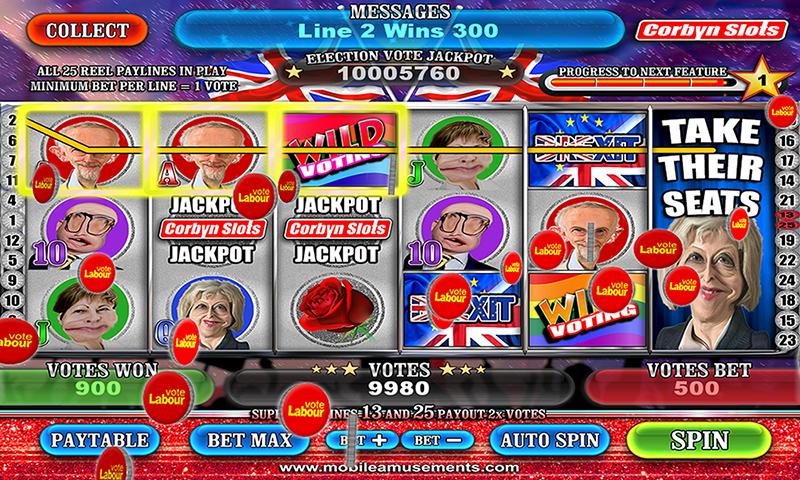This screenshot has width=800, height=480.
Task: Decrease the bet with BET −
Action: [x=437, y=440]
